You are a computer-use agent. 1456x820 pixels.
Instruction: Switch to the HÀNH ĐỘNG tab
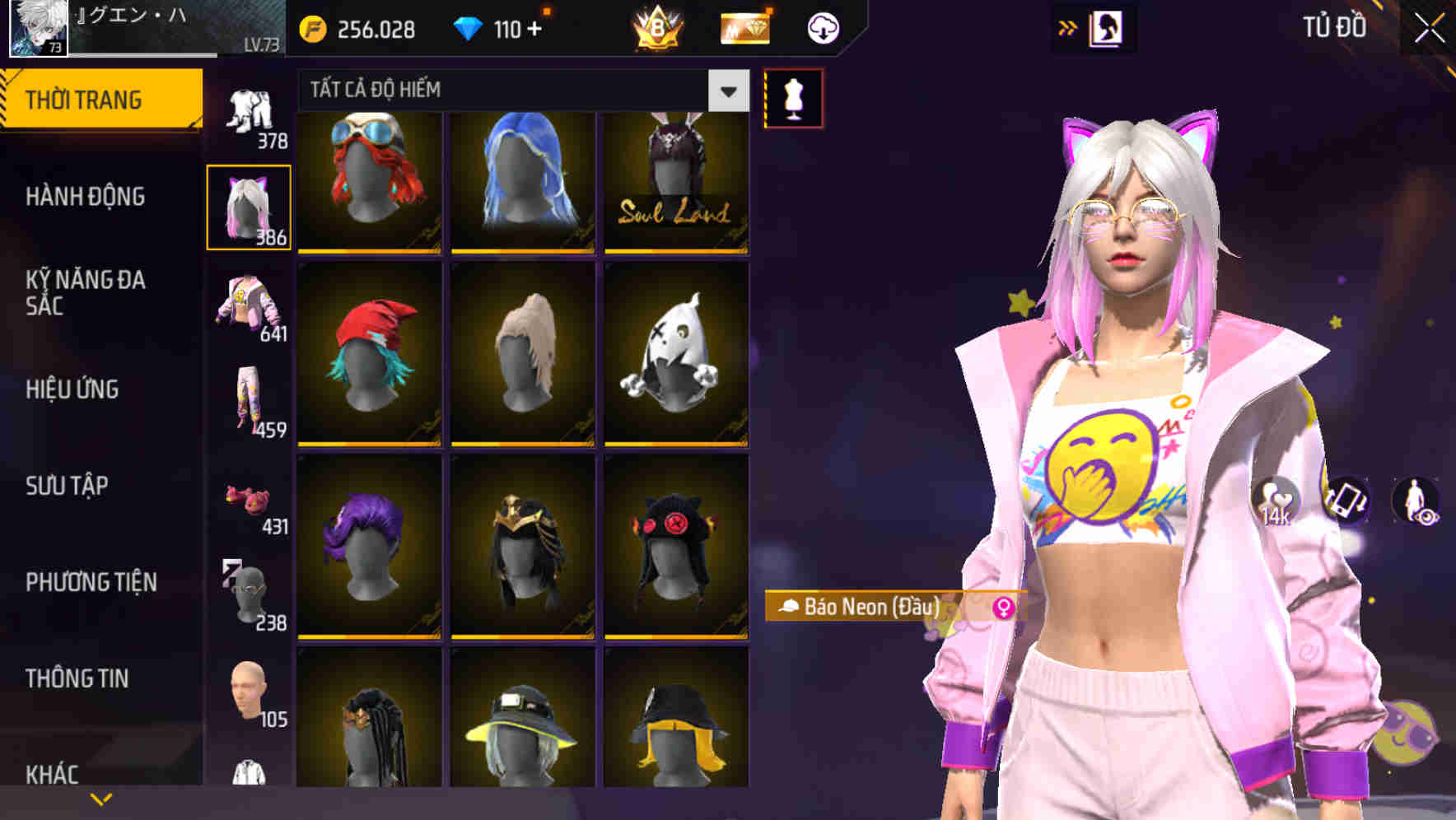(85, 197)
